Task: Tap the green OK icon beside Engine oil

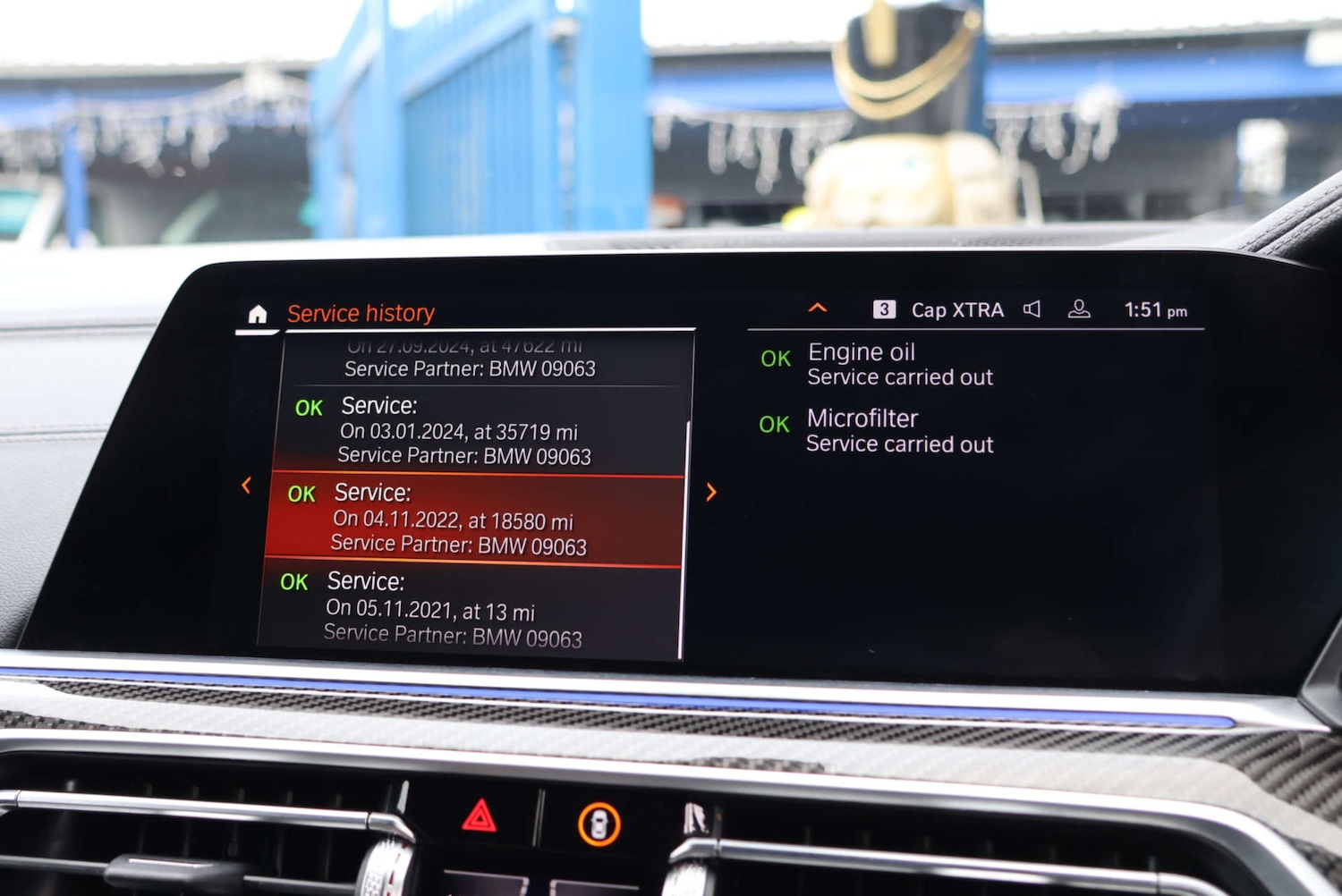Action: (775, 358)
